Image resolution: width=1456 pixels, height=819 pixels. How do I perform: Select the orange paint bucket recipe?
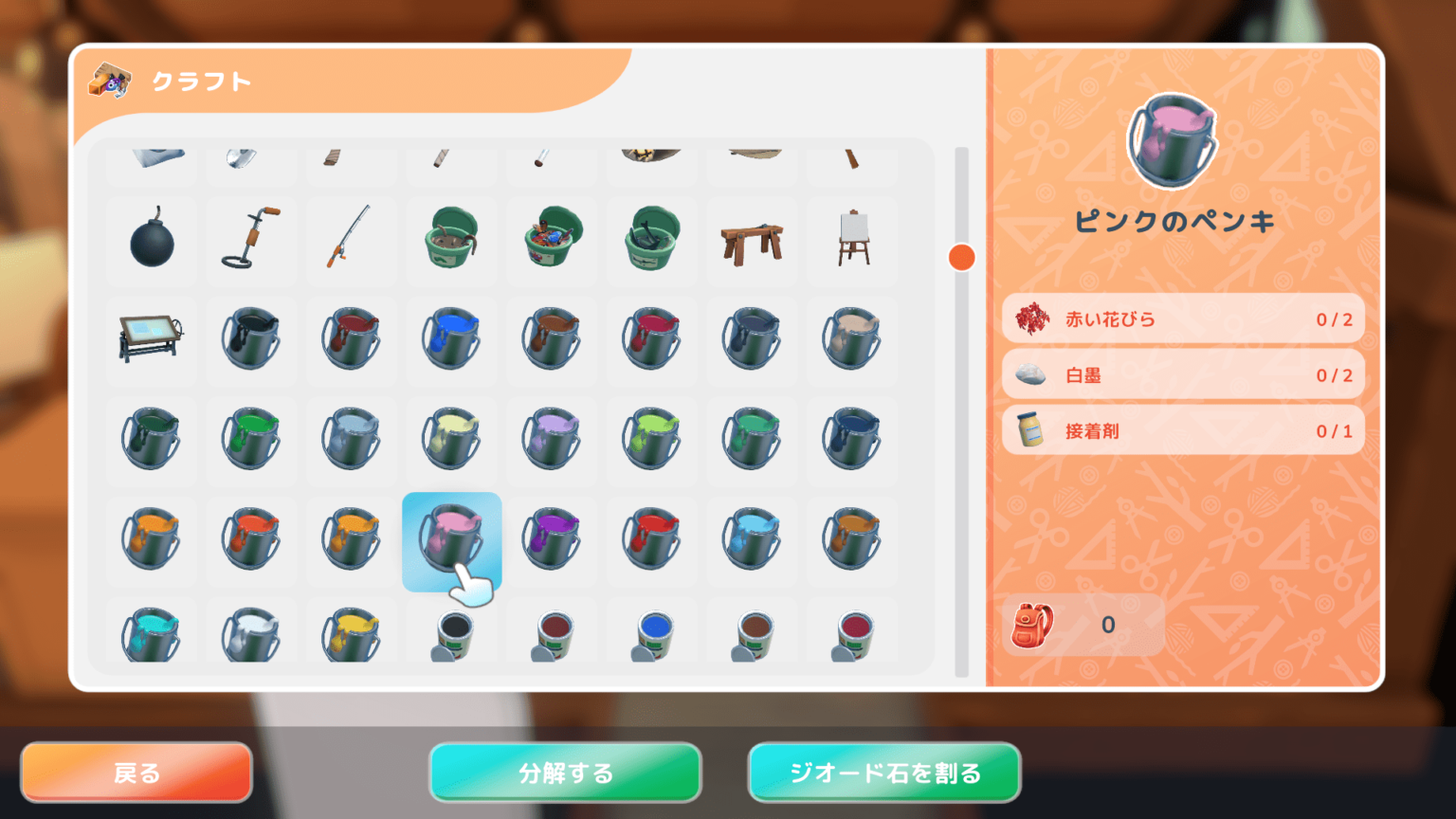coord(151,541)
